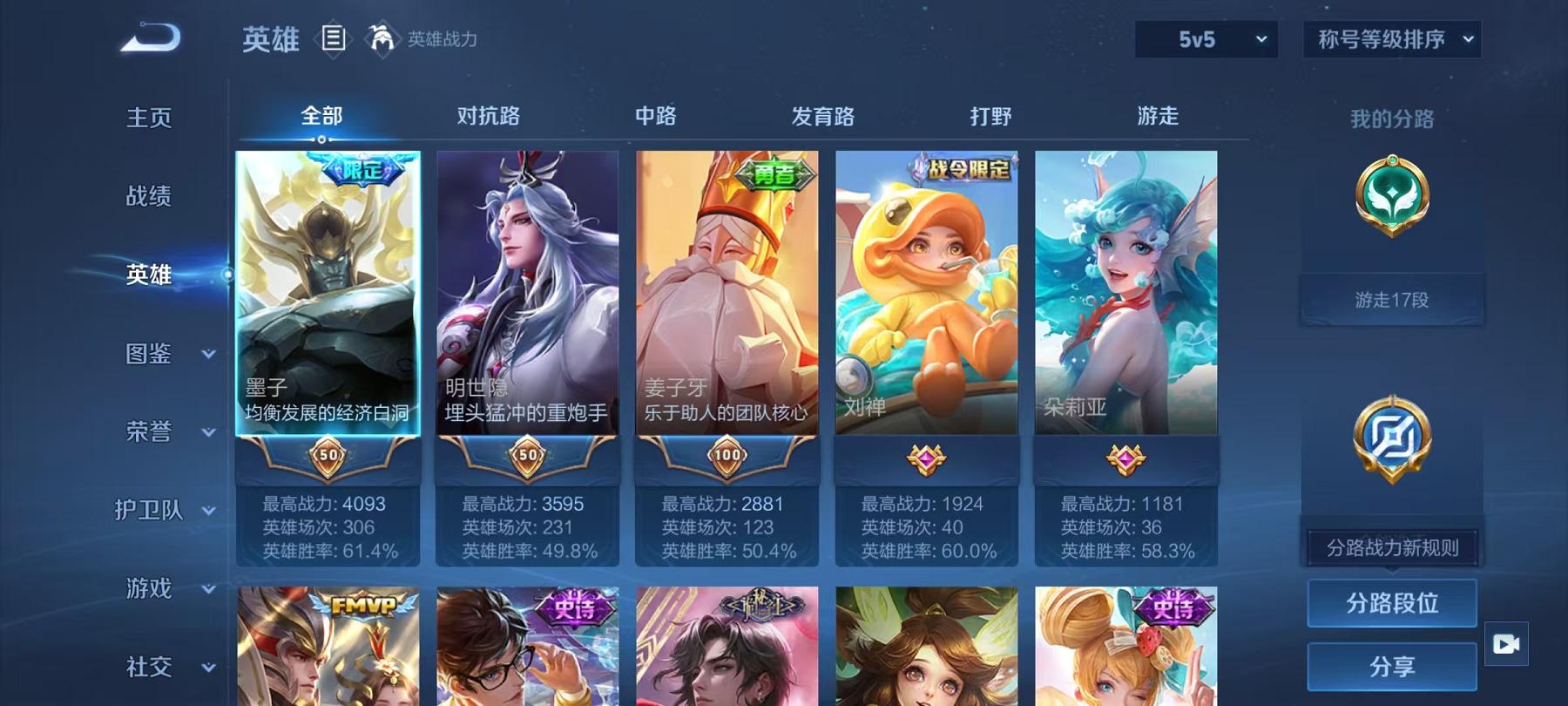Open 明世隐's hero card
Viewport: 1568px width, 706px height.
(527, 296)
